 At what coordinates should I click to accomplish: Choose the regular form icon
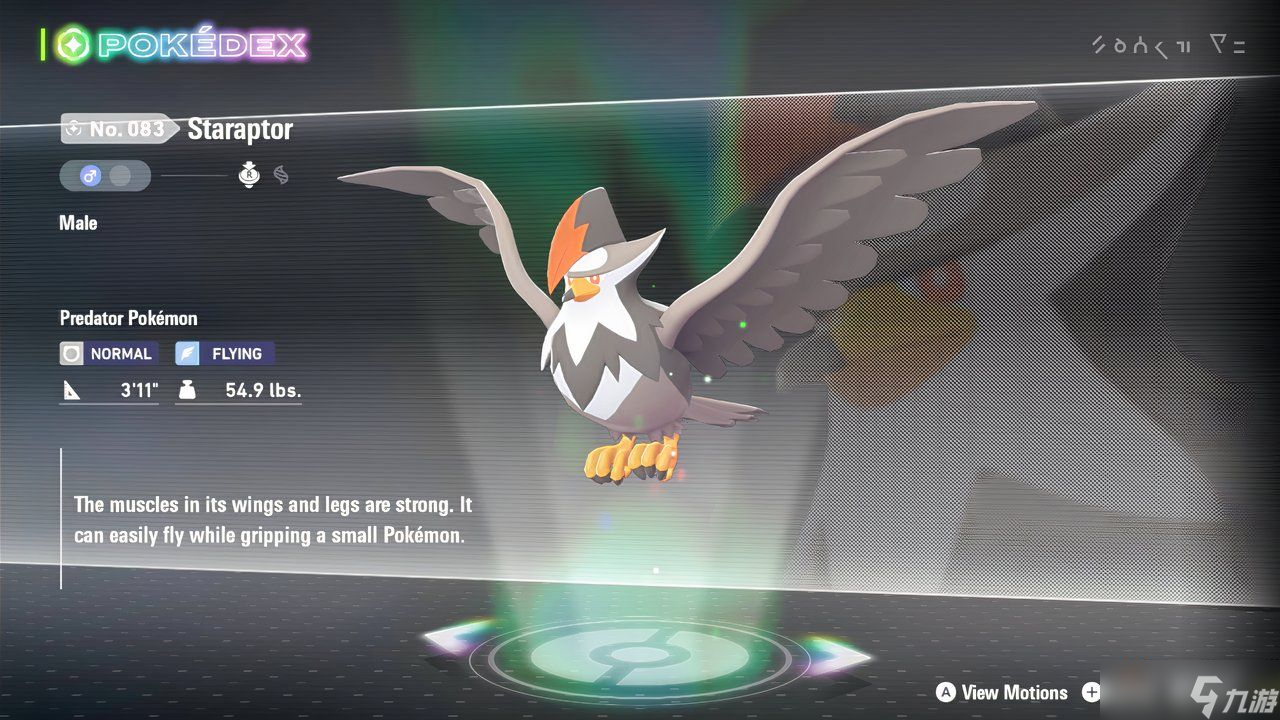pyautogui.click(x=249, y=175)
